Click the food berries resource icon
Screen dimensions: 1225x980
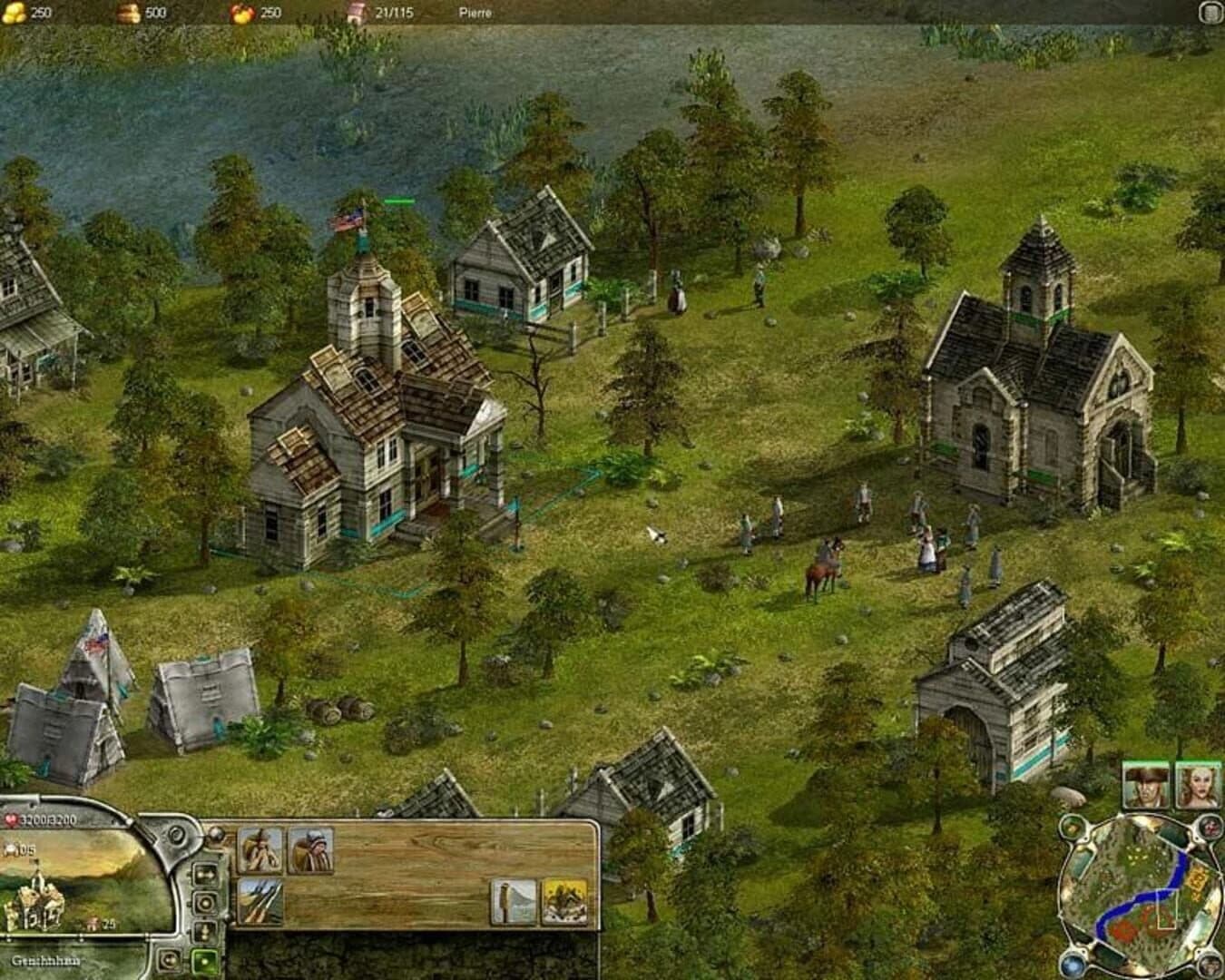[243, 13]
